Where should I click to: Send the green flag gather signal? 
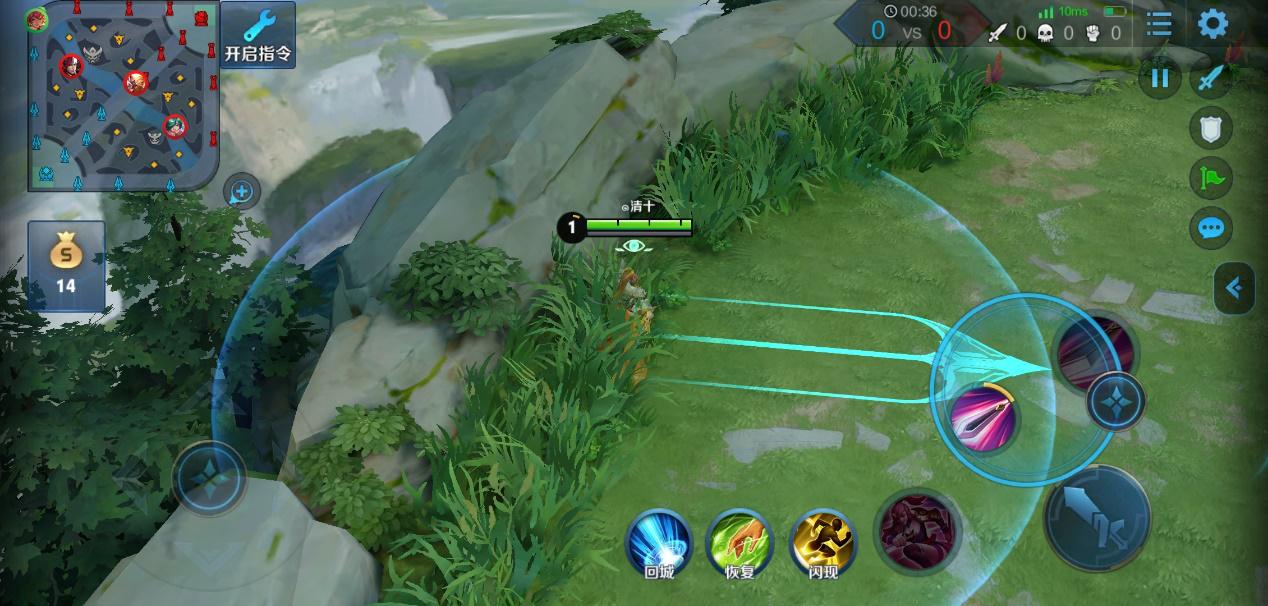(x=1211, y=178)
